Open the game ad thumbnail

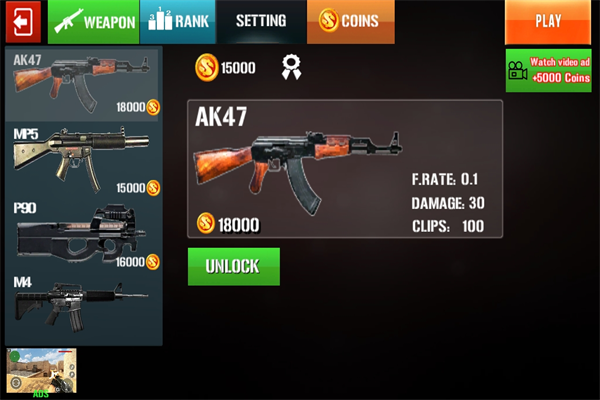point(41,370)
